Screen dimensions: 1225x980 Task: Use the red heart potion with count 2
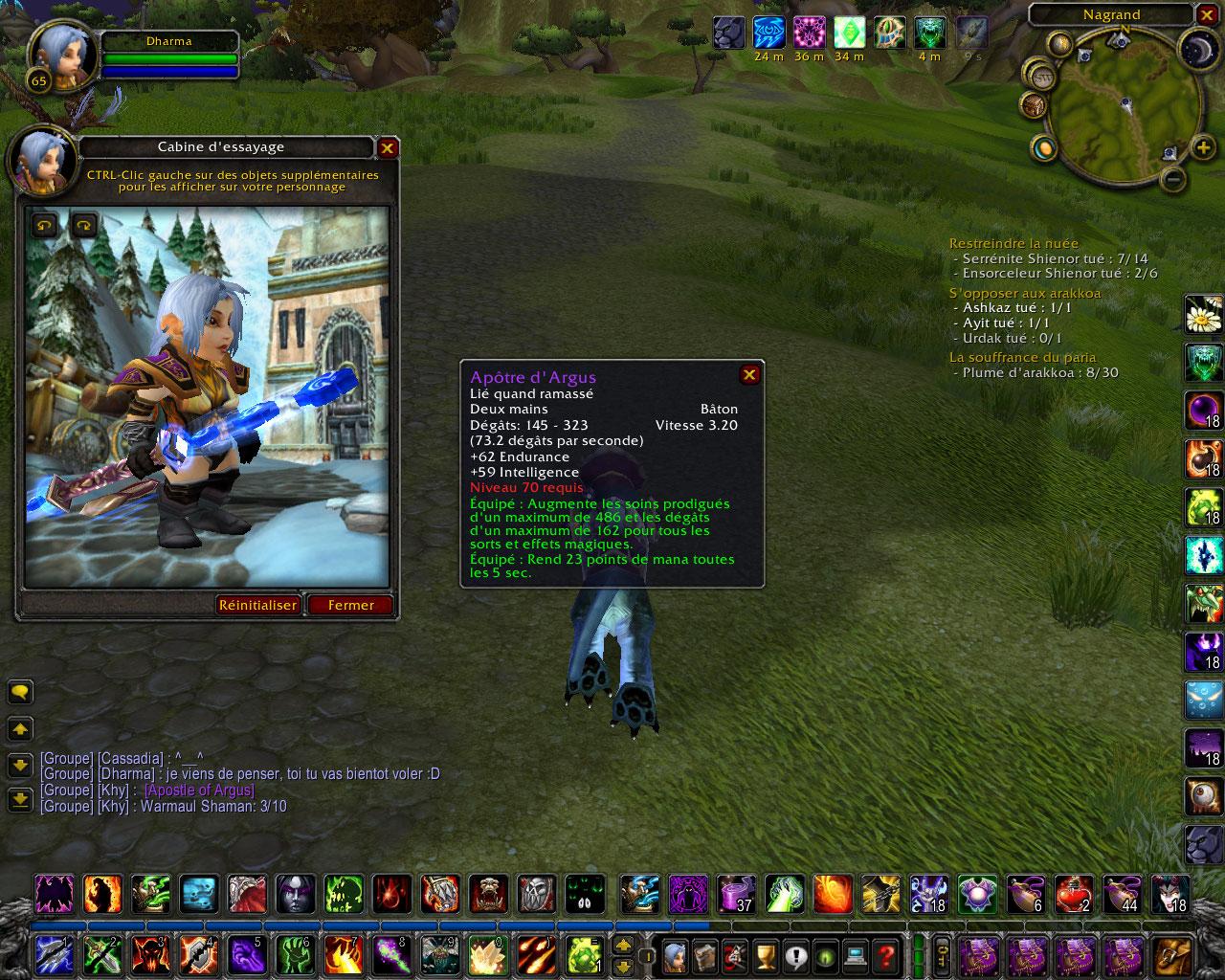click(x=1074, y=894)
